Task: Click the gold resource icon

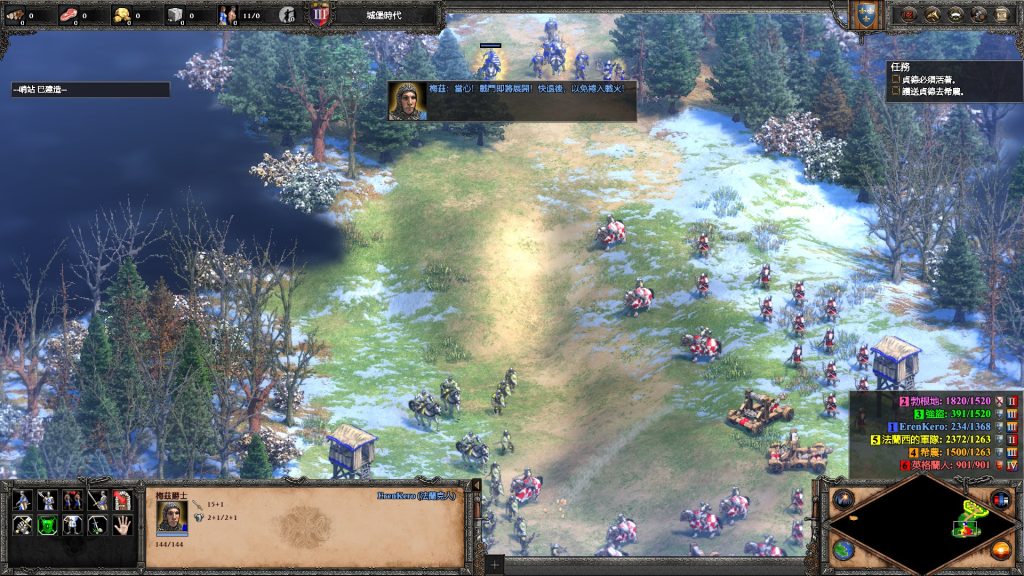Action: [122, 15]
